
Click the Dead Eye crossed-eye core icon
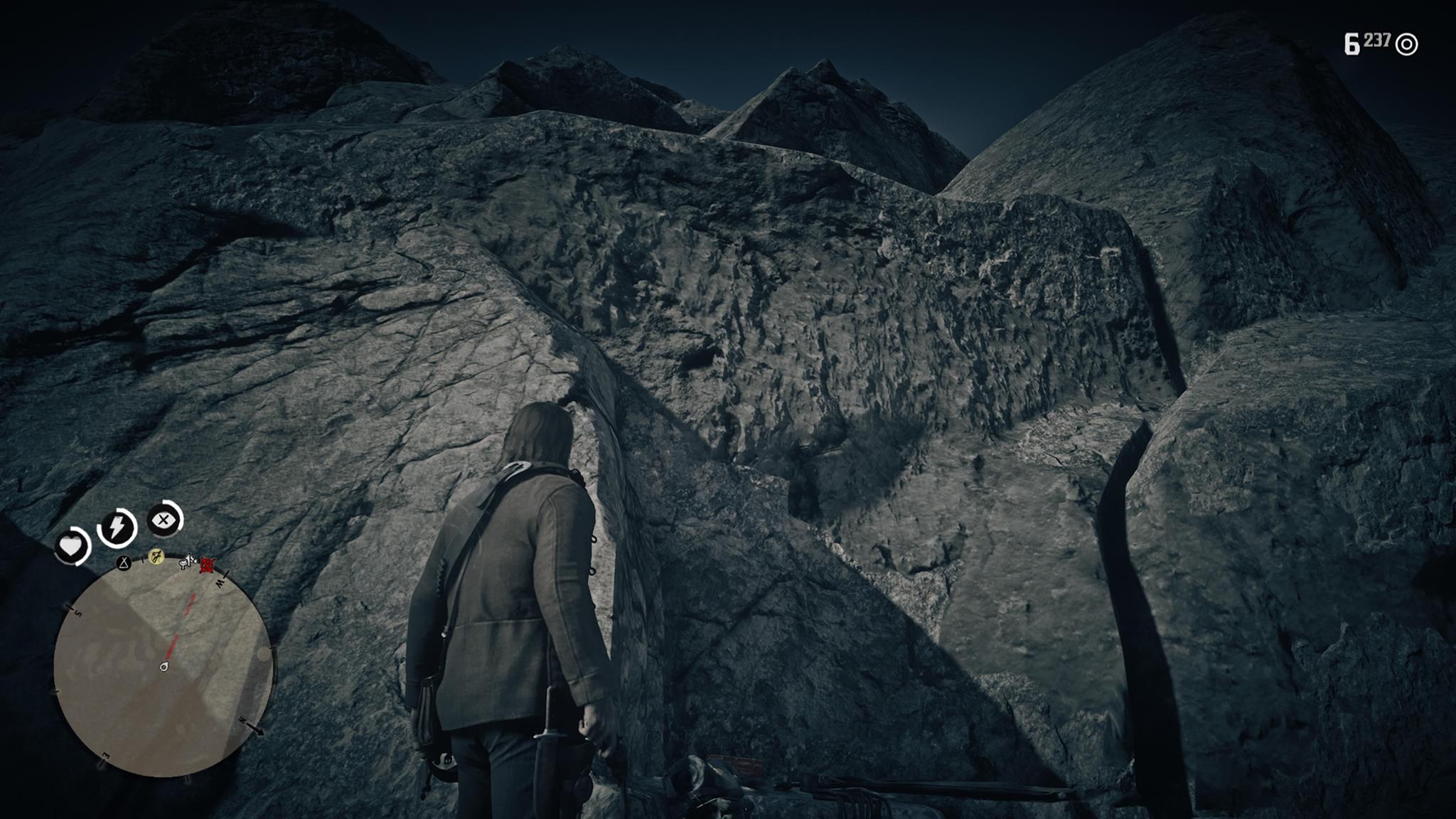162,521
